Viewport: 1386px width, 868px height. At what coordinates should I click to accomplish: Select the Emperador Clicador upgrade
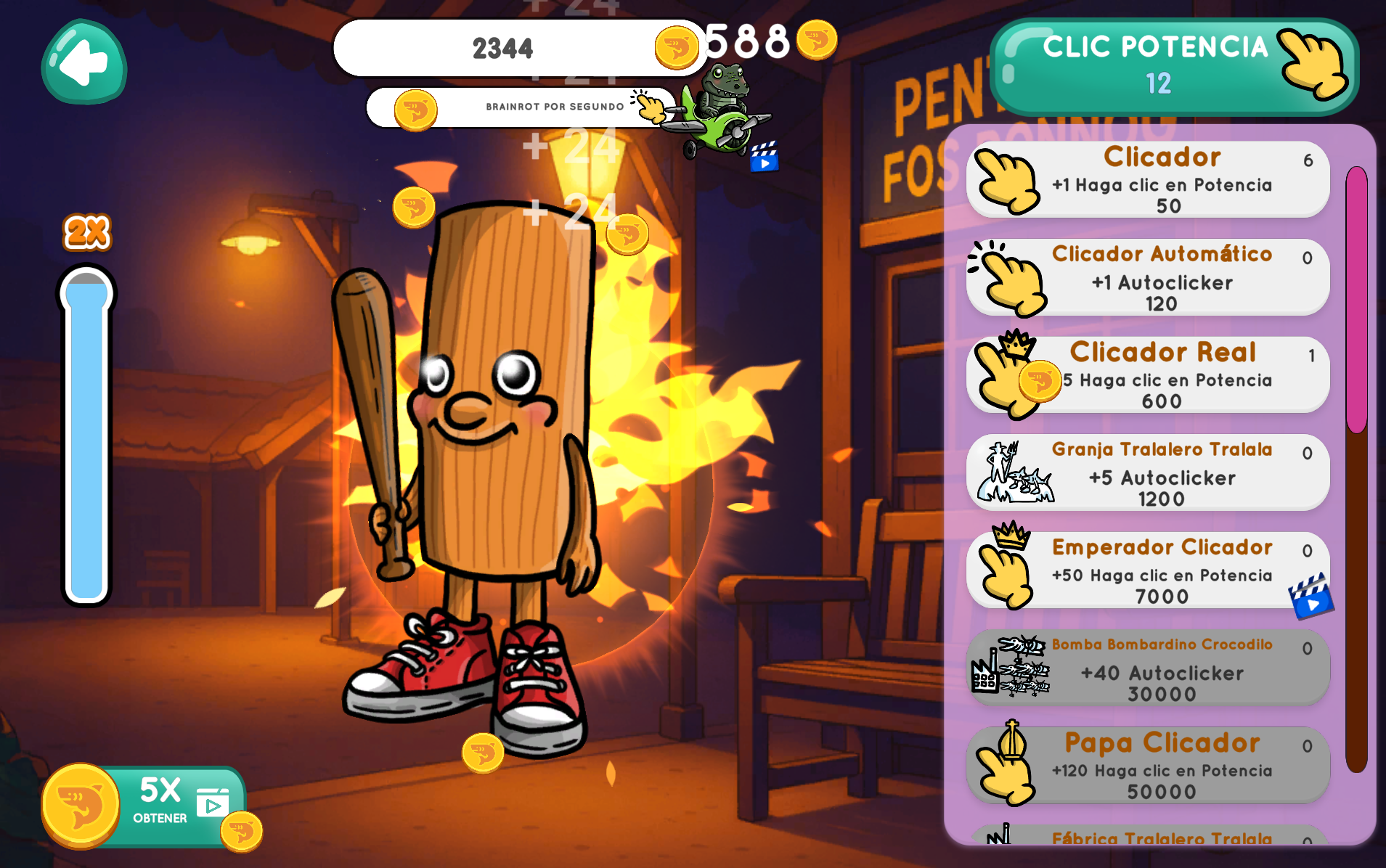click(1148, 570)
